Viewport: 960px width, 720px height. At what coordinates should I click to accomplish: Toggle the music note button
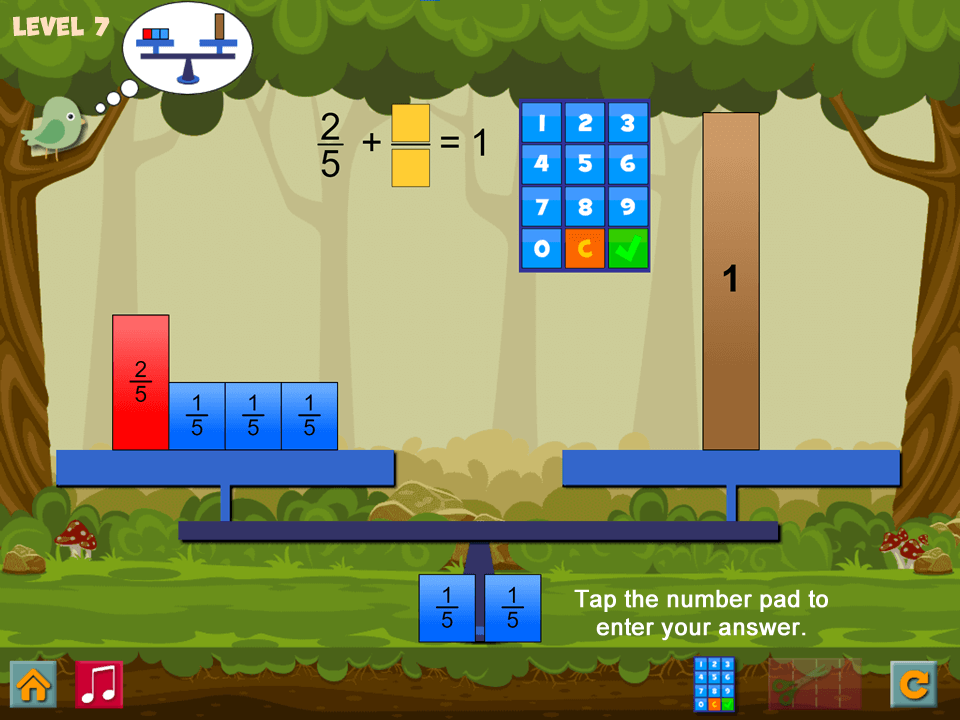pyautogui.click(x=99, y=685)
